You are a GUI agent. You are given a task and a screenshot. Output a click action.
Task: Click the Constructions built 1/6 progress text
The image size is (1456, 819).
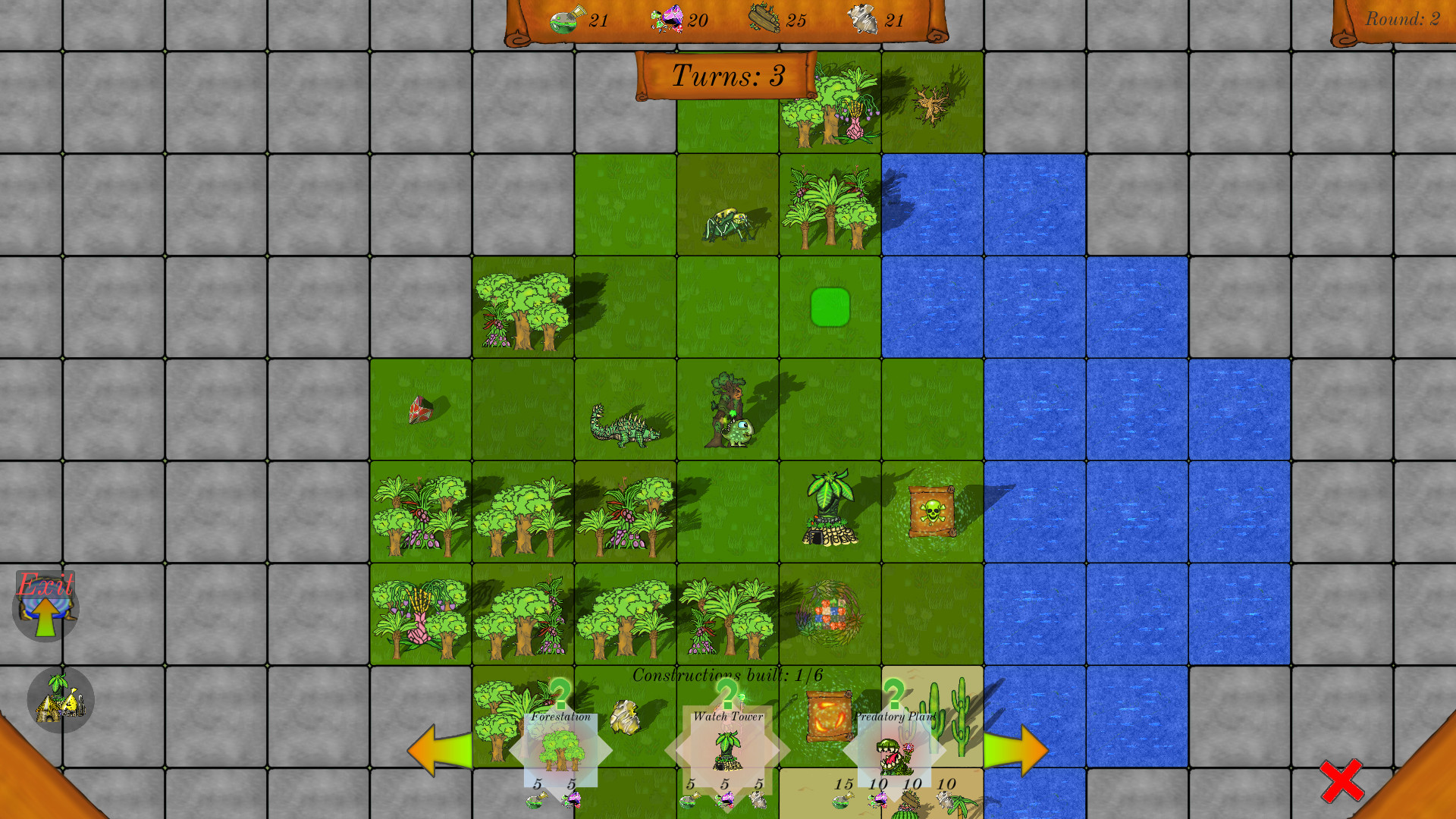(x=726, y=672)
